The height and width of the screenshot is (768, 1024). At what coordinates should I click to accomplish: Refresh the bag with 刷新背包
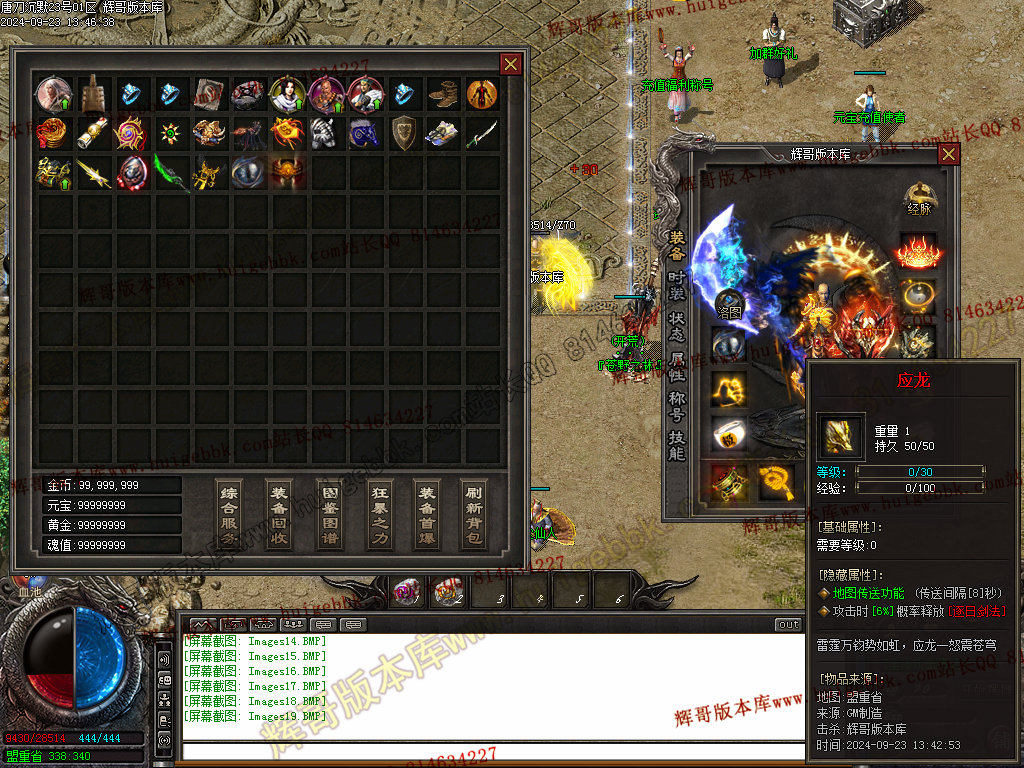(476, 514)
